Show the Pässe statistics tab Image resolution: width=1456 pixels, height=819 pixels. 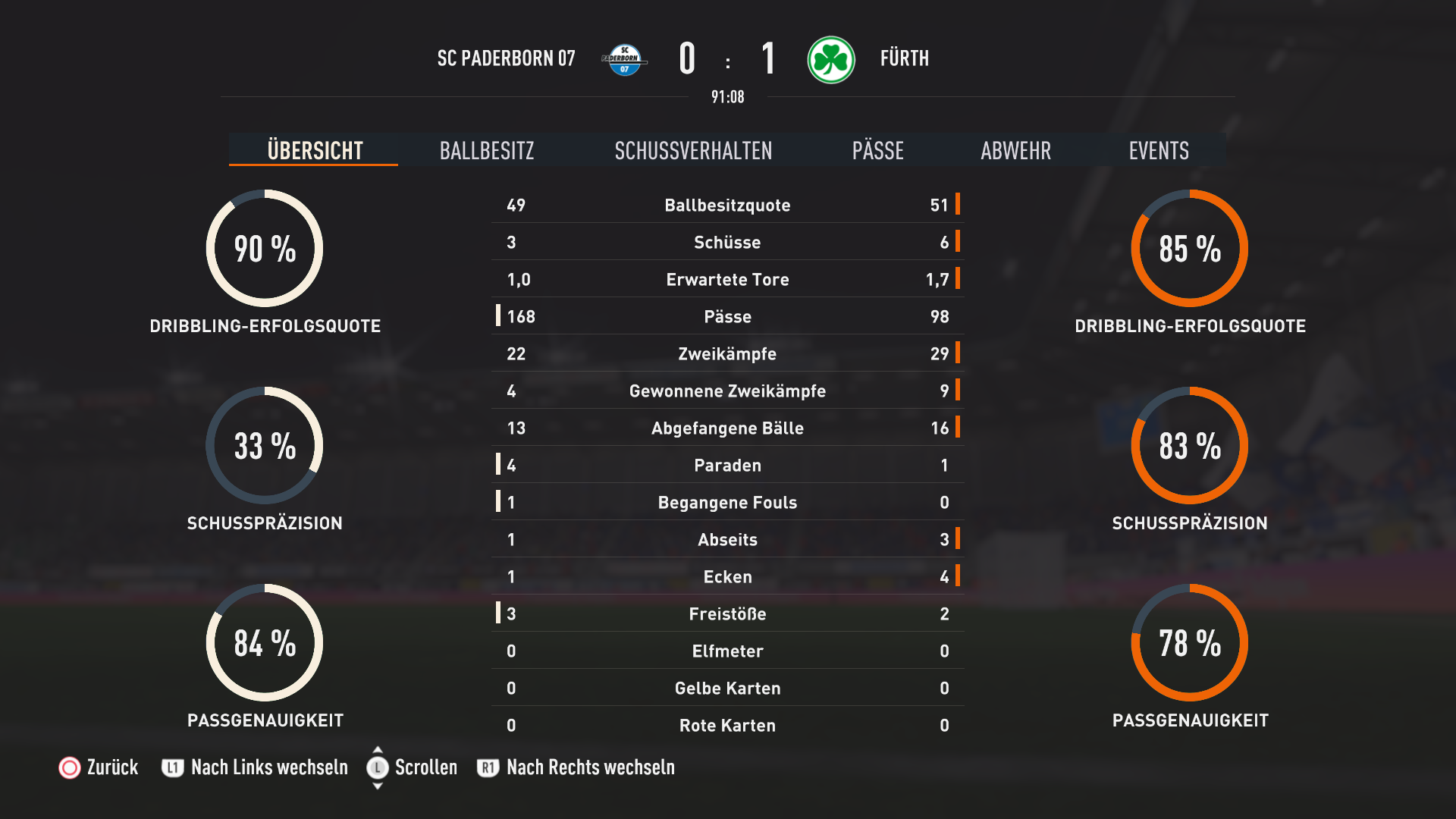pyautogui.click(x=877, y=150)
